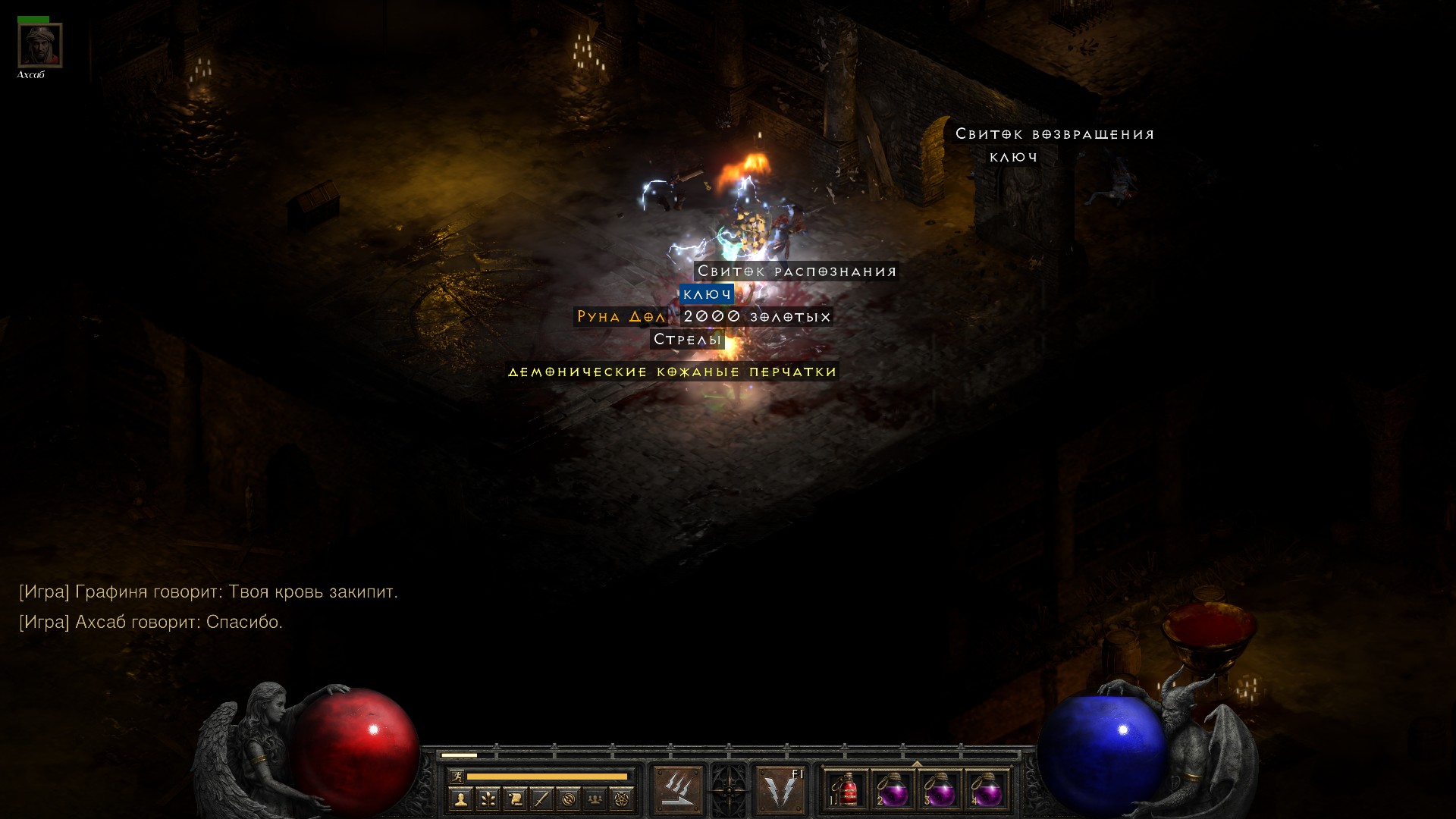Viewport: 1456px width, 819px height.
Task: Open the quest log scroll icon
Action: [x=514, y=799]
